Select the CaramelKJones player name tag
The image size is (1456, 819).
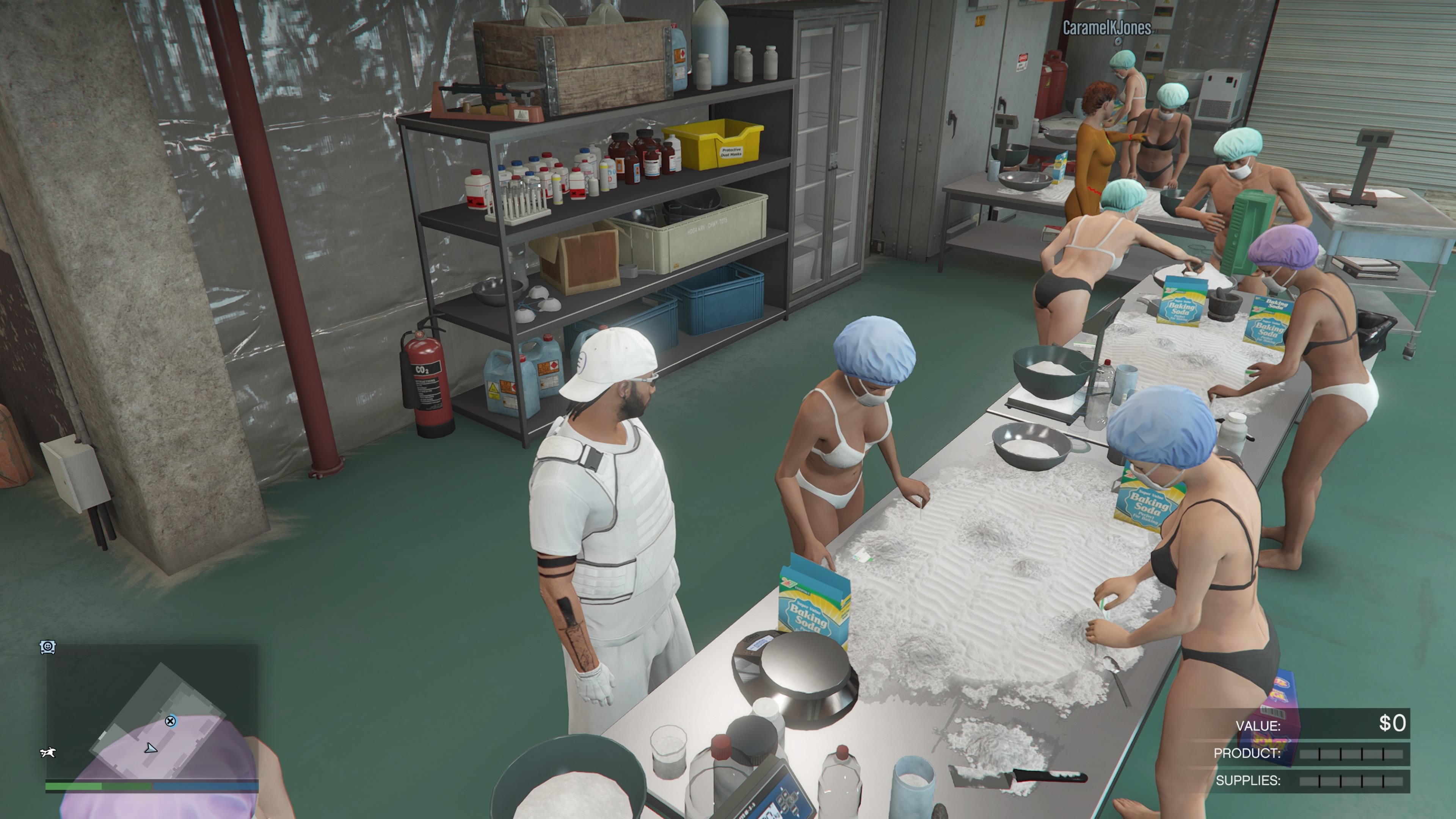click(x=1106, y=28)
